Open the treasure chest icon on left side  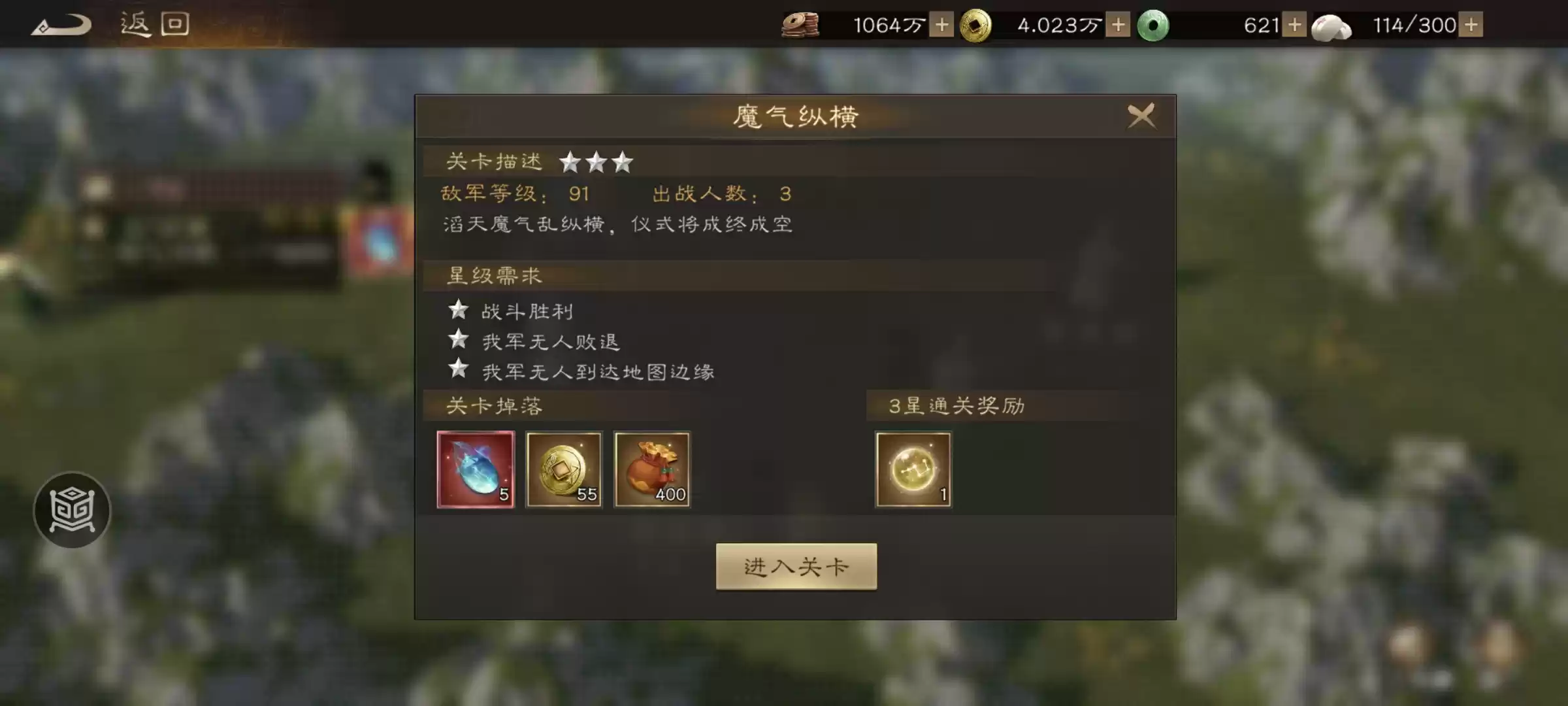[x=72, y=511]
